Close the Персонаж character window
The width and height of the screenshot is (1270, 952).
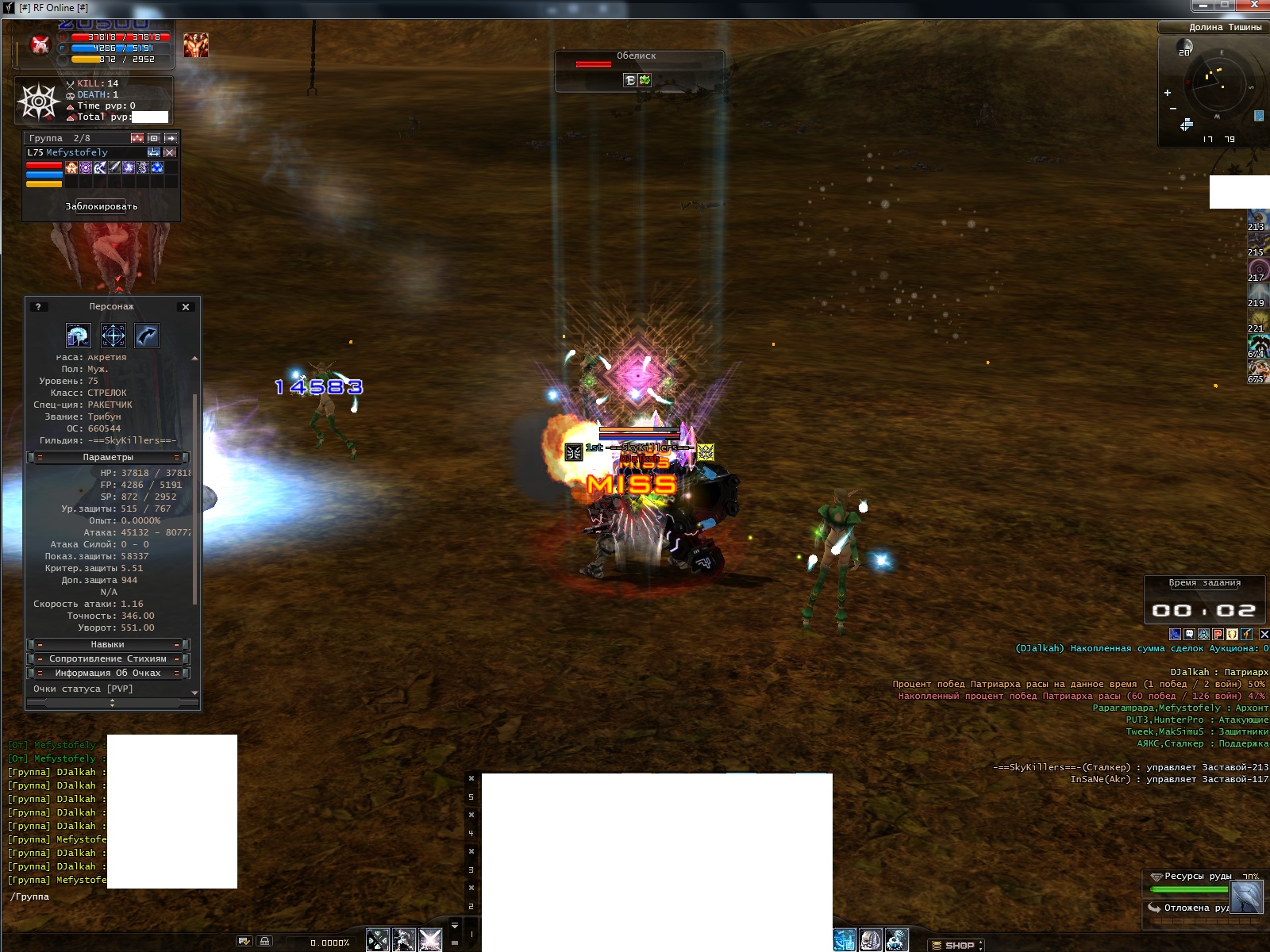pyautogui.click(x=186, y=307)
